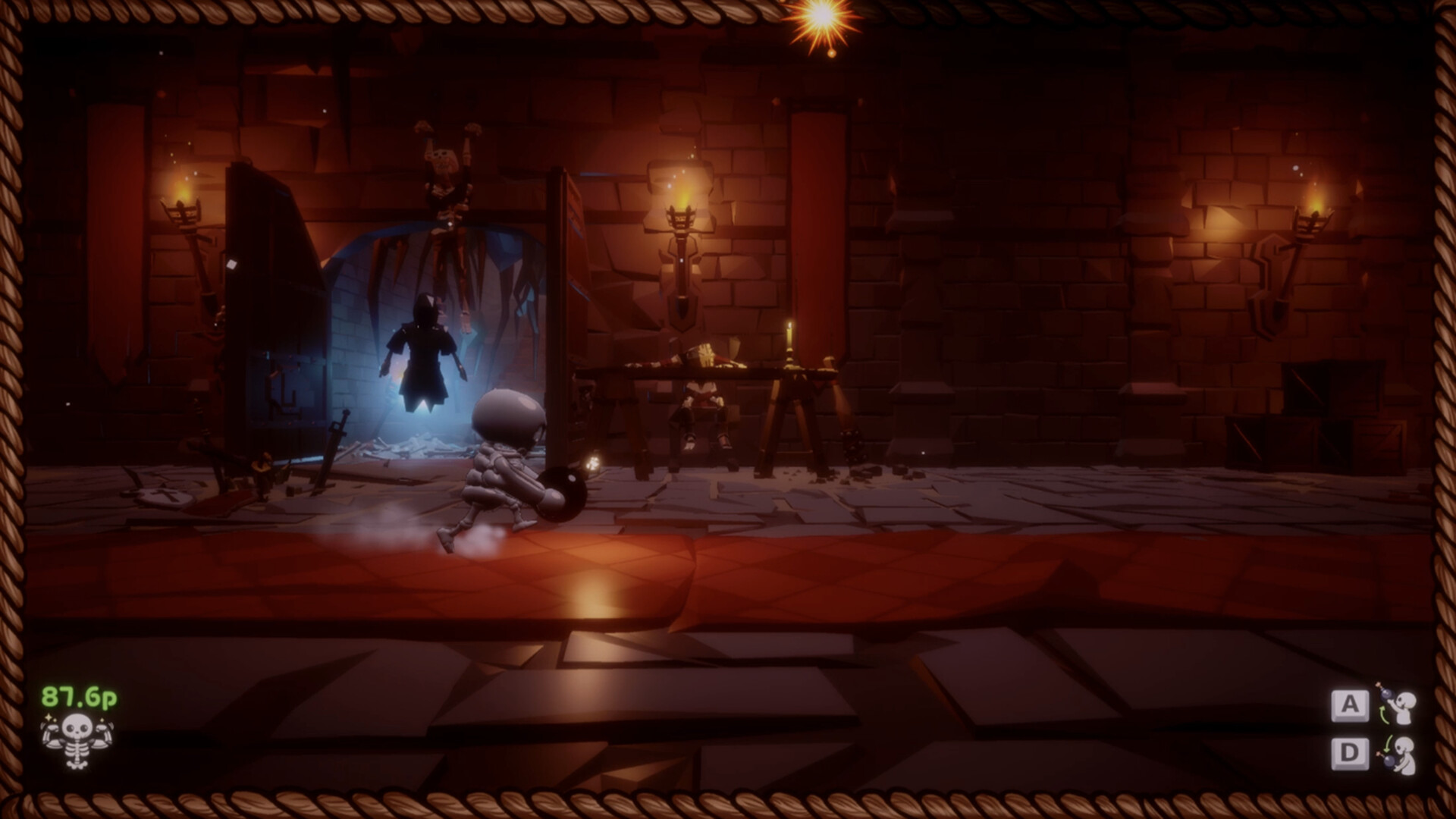The image size is (1456, 819).
Task: Click the armored figure seated at the table
Action: pos(701,402)
